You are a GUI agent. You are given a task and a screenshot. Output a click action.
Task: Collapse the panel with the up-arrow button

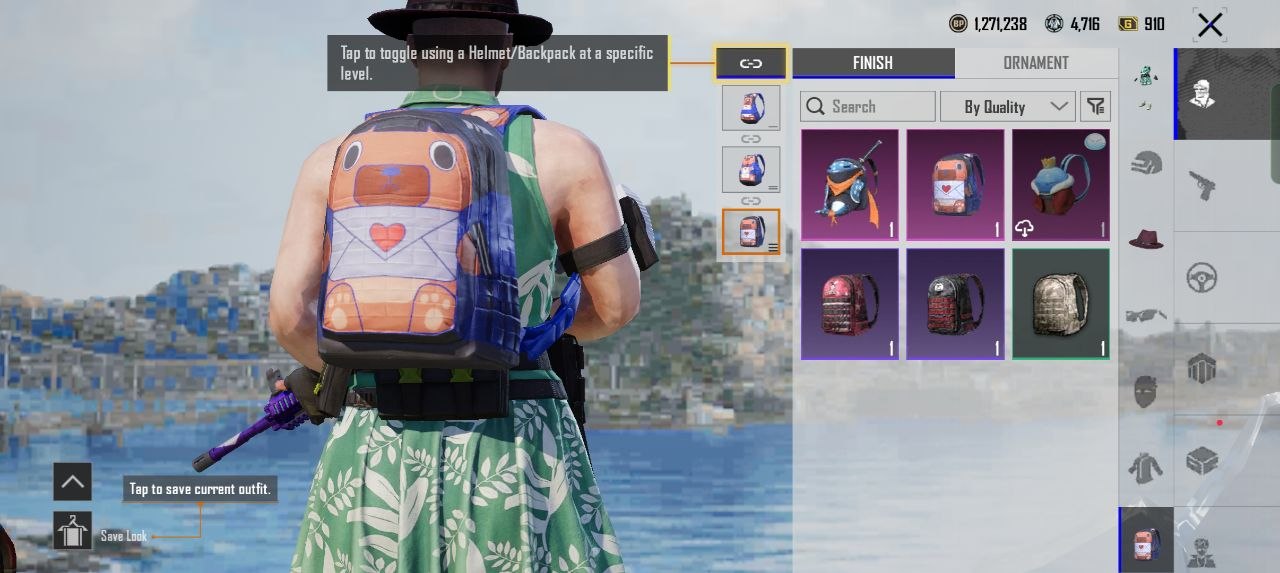click(x=72, y=482)
